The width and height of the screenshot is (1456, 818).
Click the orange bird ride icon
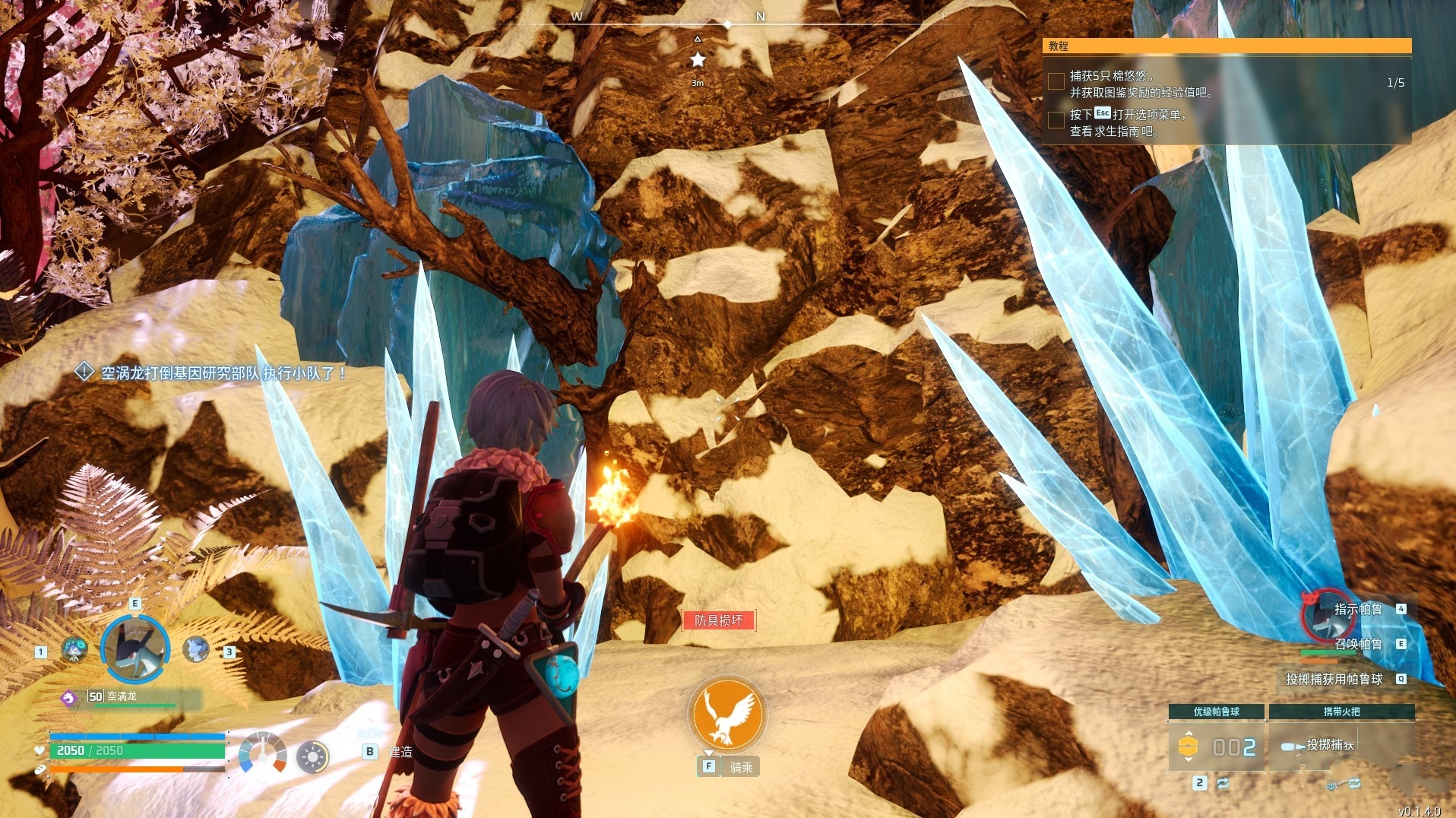(727, 715)
